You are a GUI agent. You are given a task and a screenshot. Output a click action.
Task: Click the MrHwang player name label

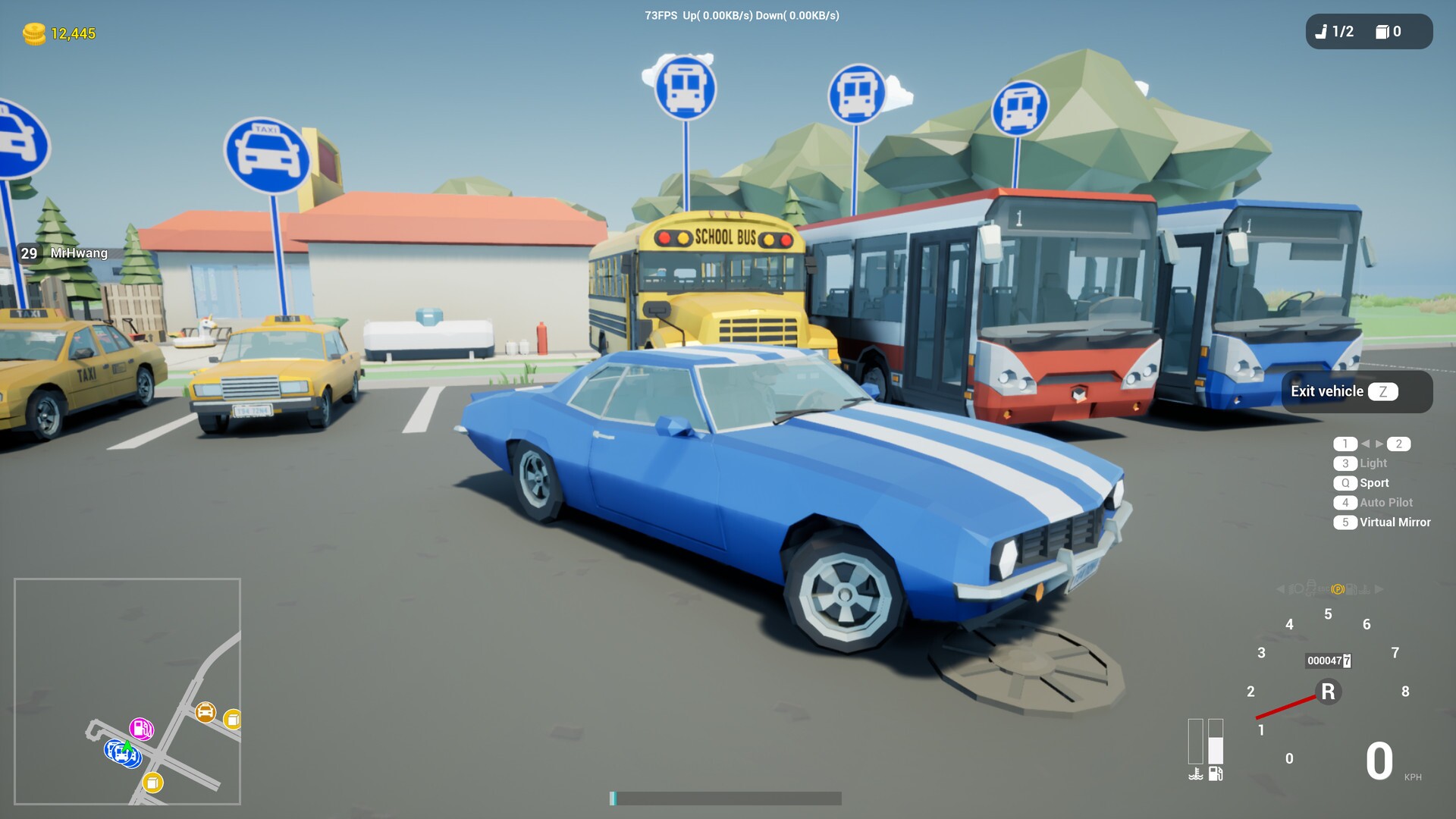[x=78, y=254]
